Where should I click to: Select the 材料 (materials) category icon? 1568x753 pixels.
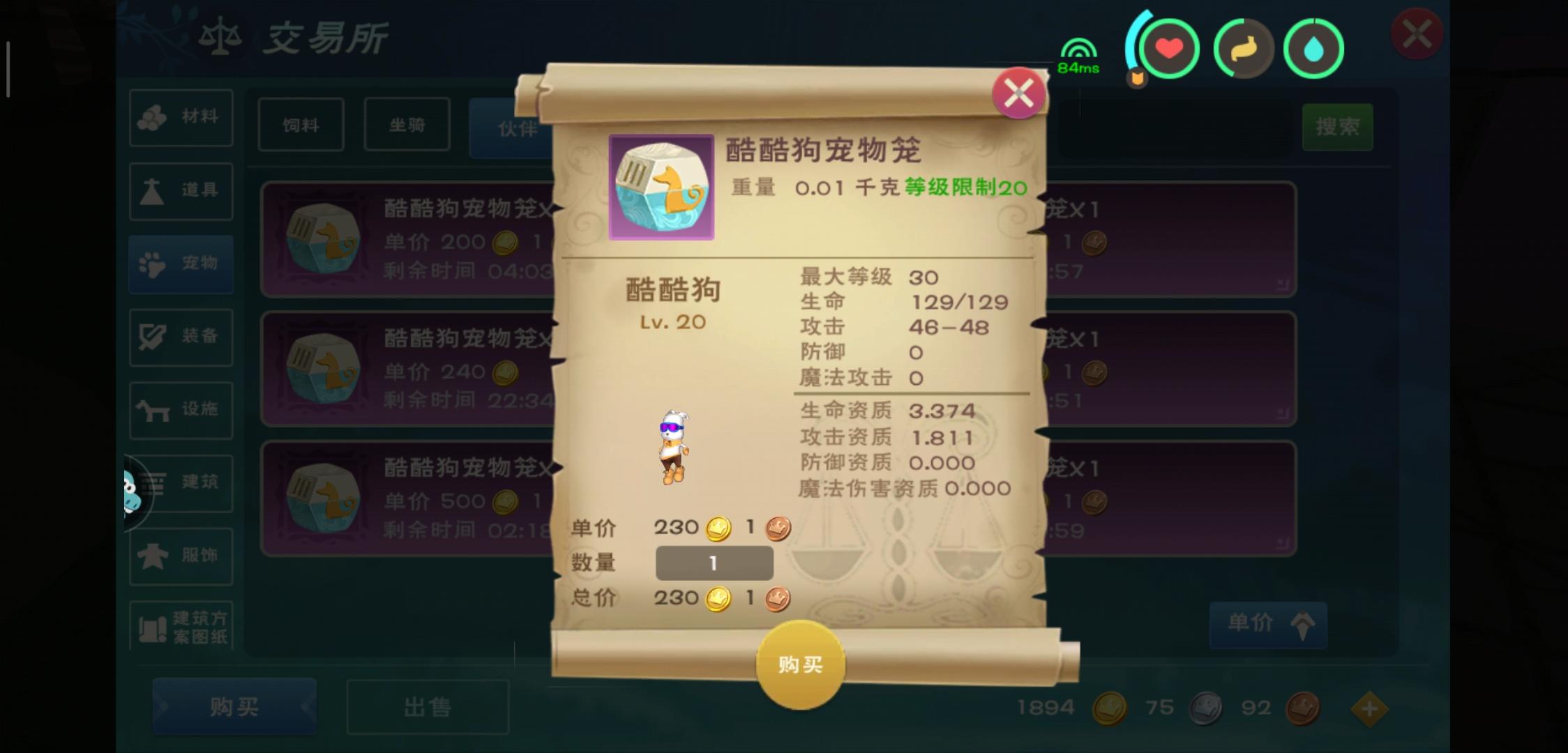tap(181, 119)
